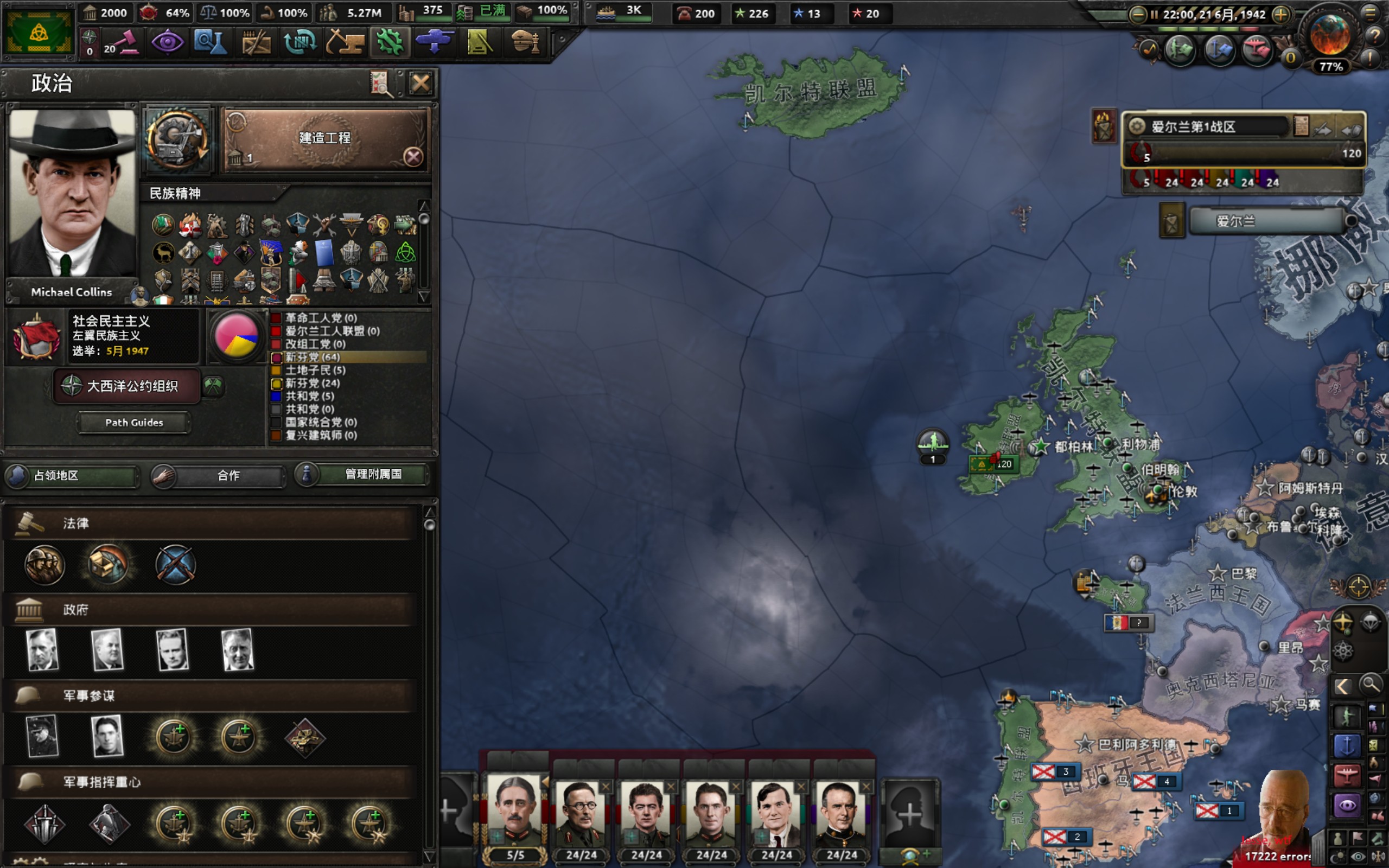This screenshot has width=1389, height=868.
Task: Open the Path Guides button
Action: click(x=133, y=423)
